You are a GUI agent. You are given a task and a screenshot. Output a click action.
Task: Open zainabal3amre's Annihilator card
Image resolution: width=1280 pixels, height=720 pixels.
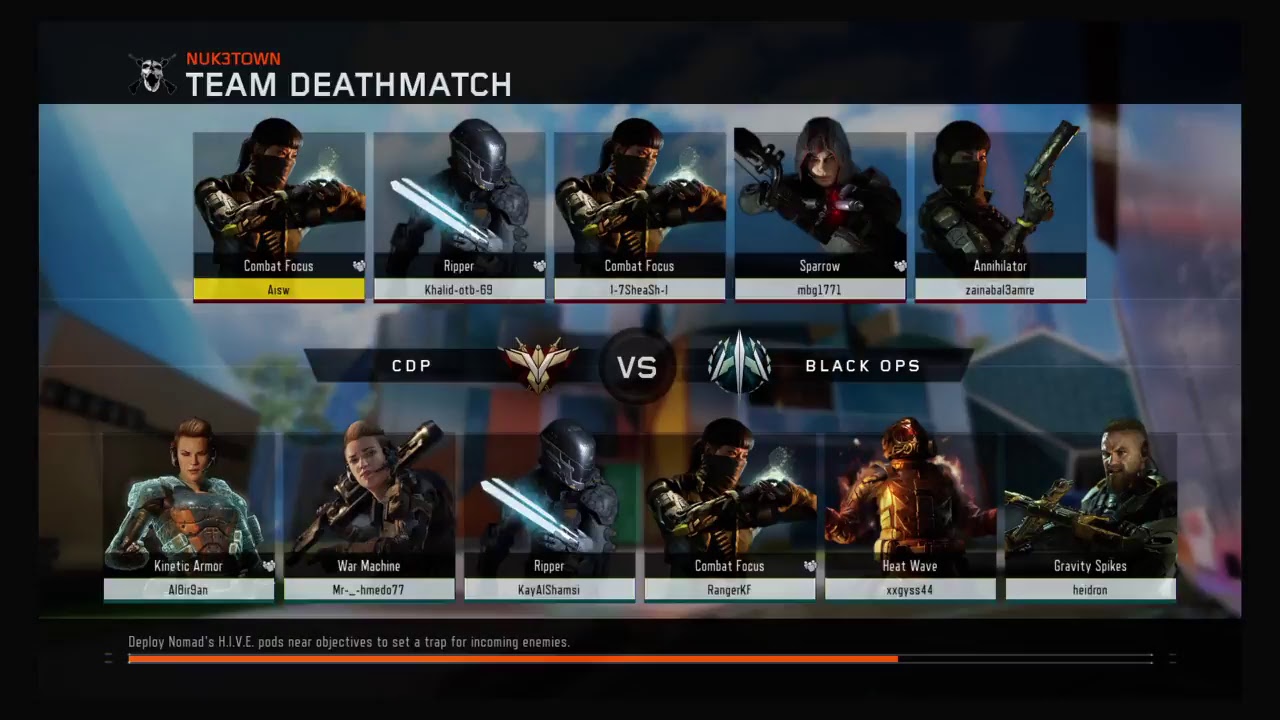pos(1000,215)
